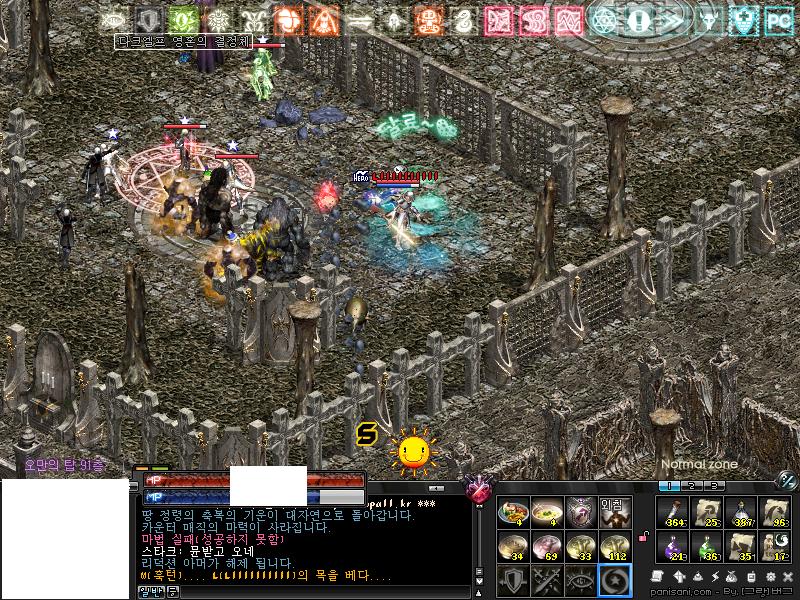Use the skill icon labeled 외침
Screen dimensions: 800x600
(613, 511)
